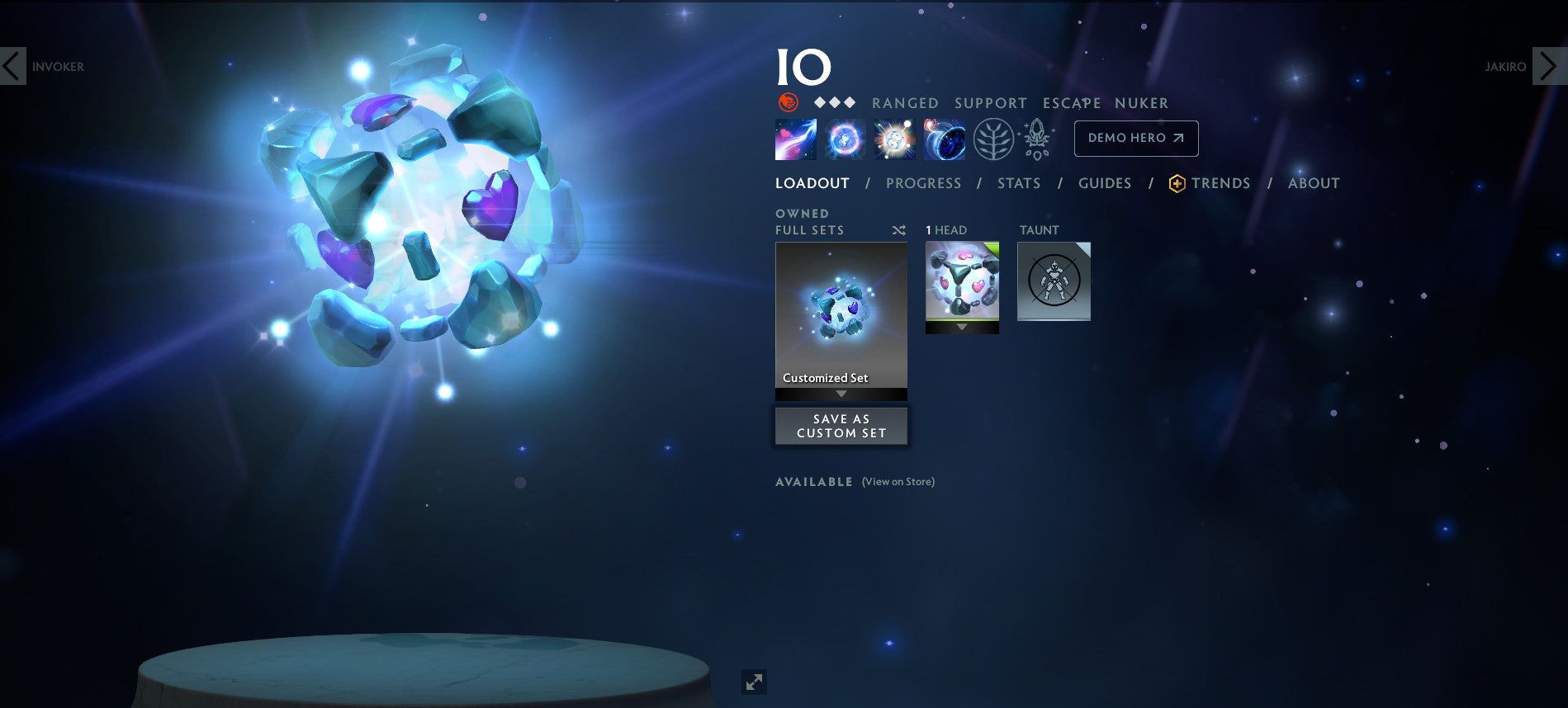Toggle the empty Taunt slot

coord(1054,281)
